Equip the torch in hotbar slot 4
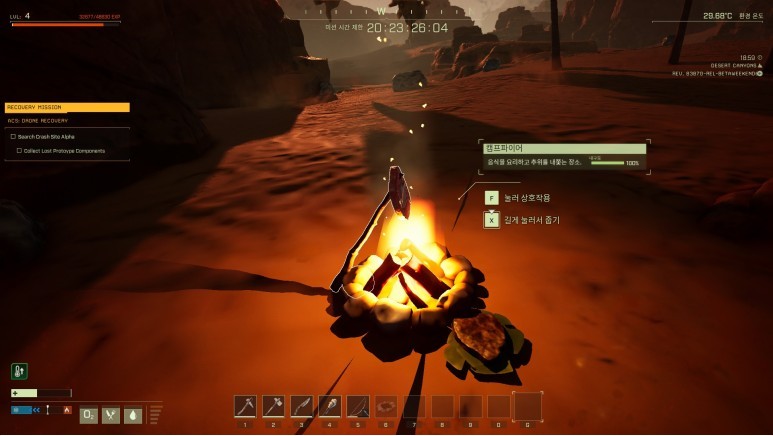The image size is (773, 436). [x=329, y=406]
